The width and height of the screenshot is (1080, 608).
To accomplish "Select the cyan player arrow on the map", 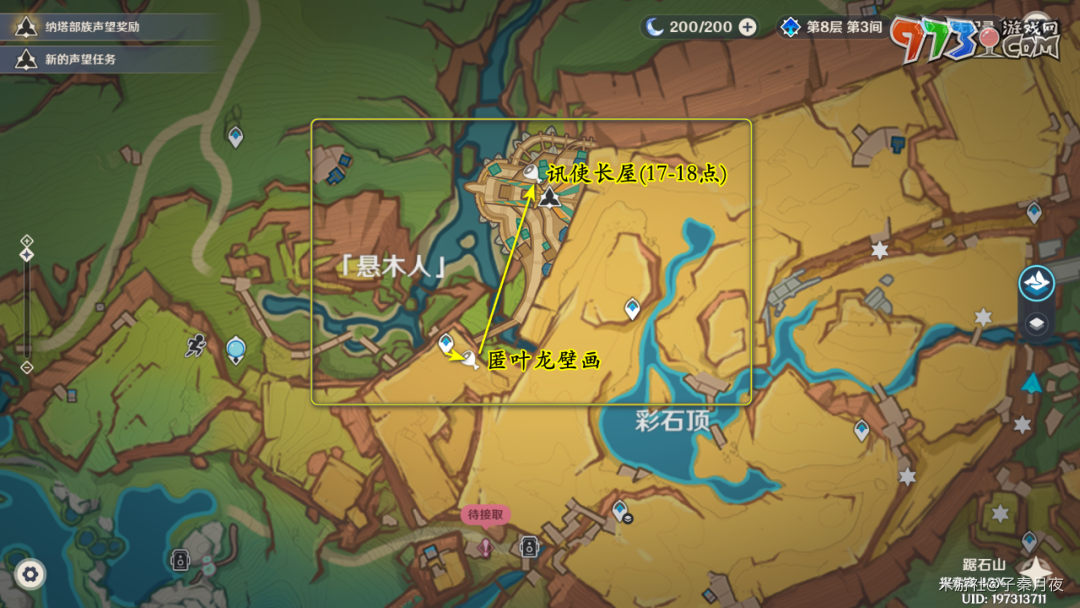I will (1032, 383).
